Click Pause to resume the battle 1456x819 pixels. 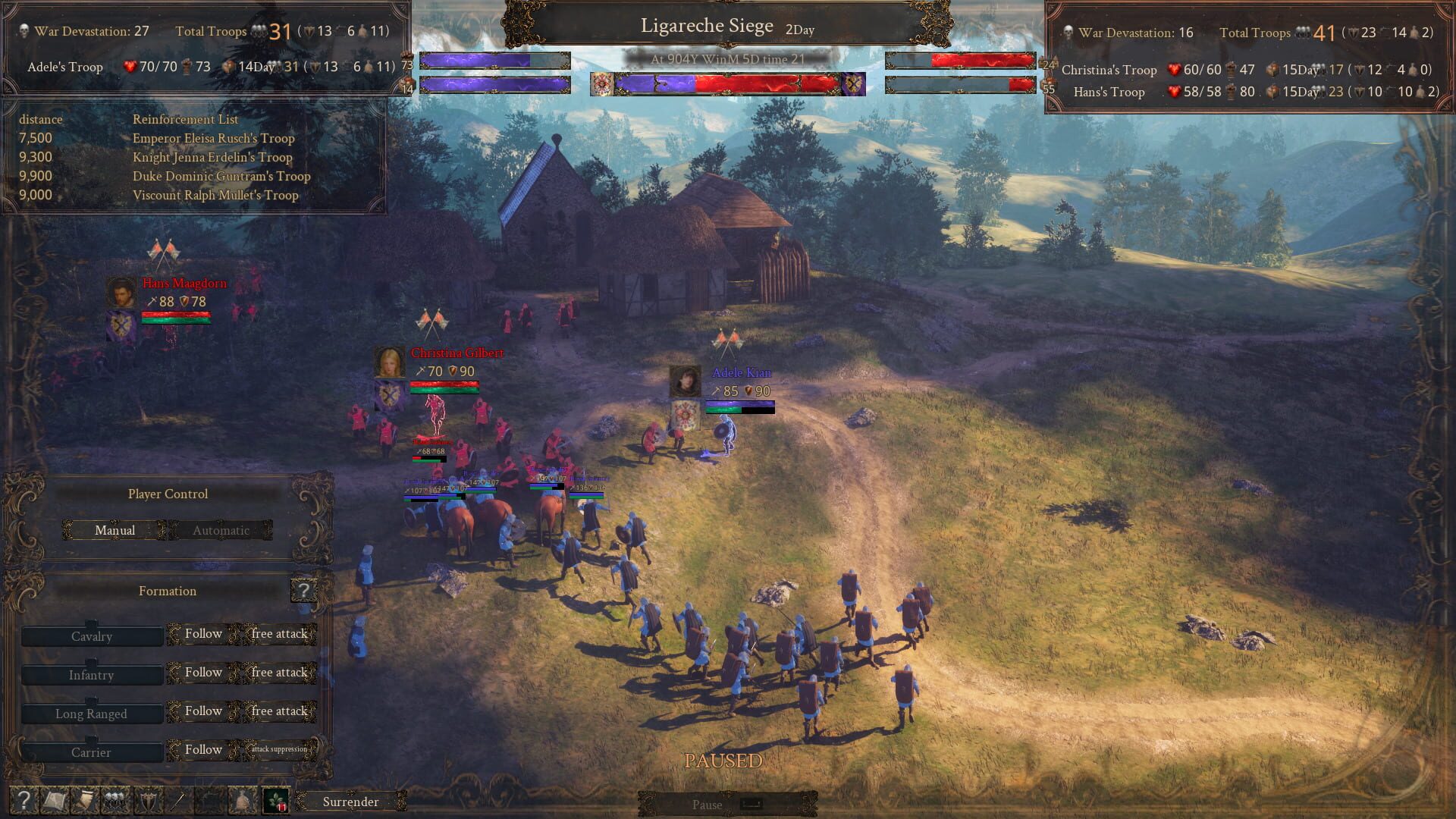click(x=707, y=805)
